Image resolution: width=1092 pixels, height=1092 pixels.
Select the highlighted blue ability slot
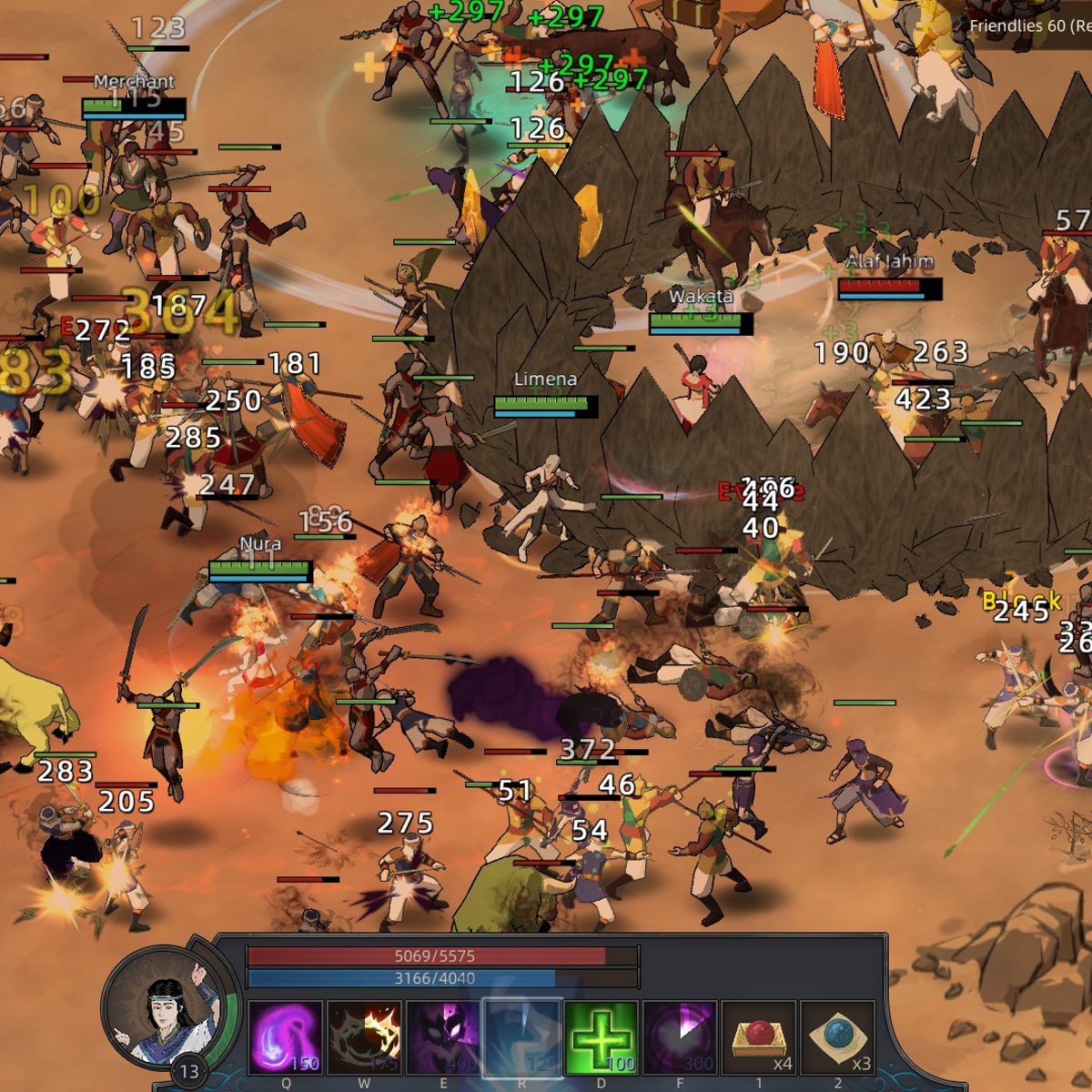[x=521, y=1037]
